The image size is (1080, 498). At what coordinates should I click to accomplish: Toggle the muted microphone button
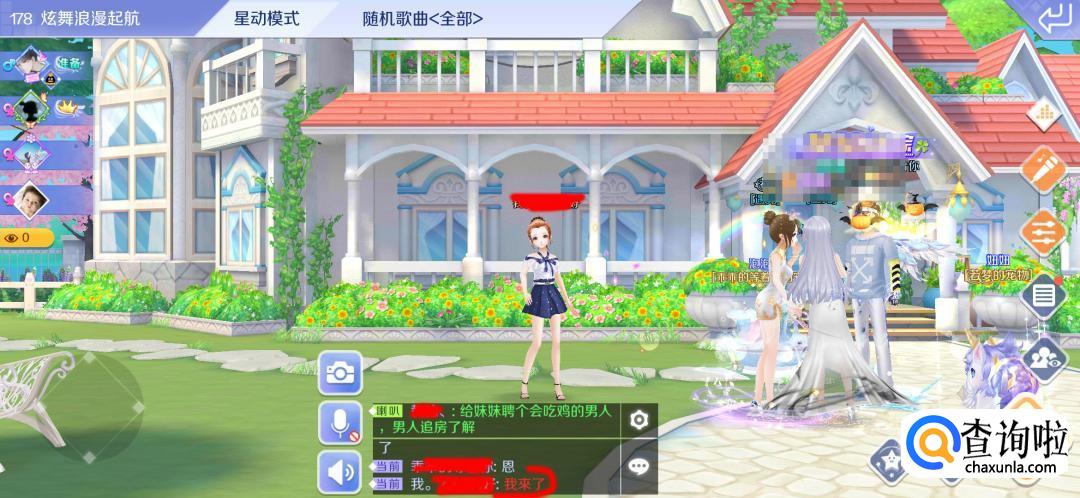(x=340, y=423)
